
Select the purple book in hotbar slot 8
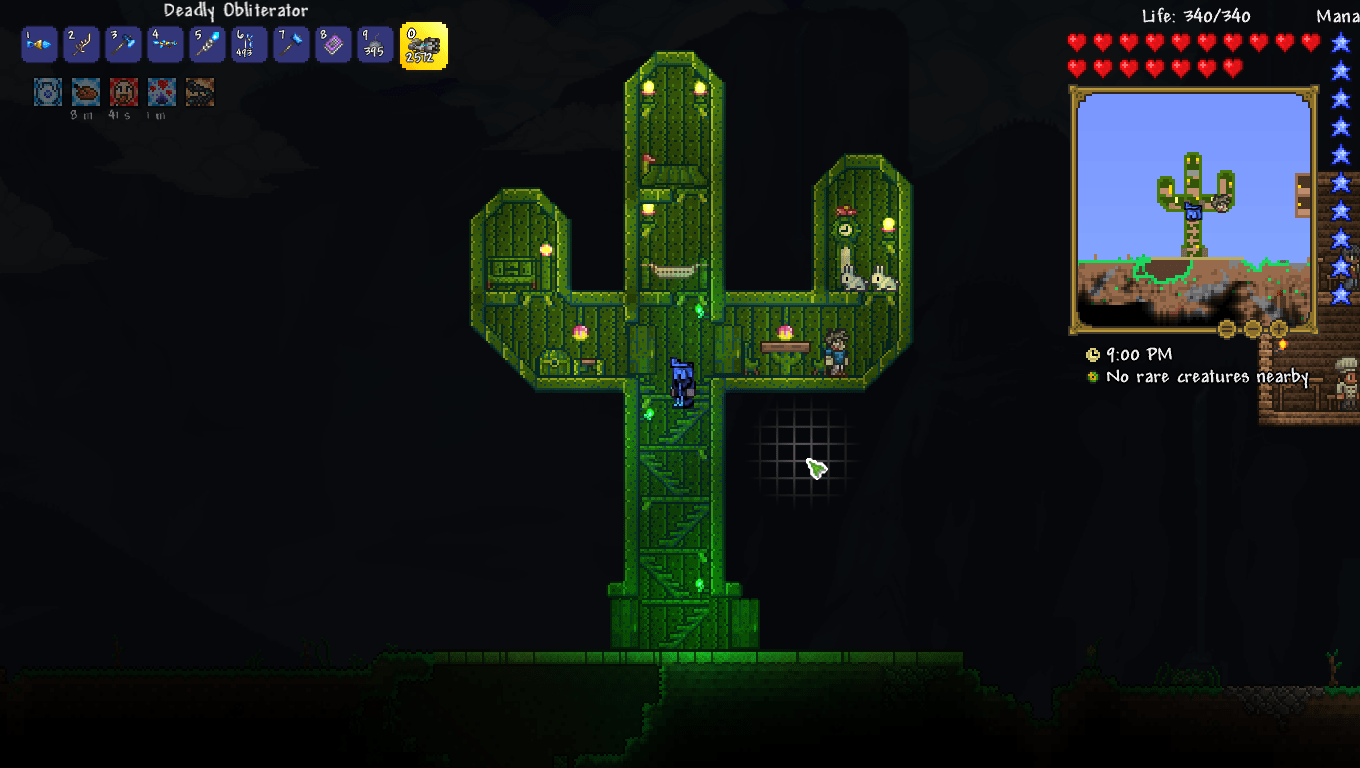333,44
